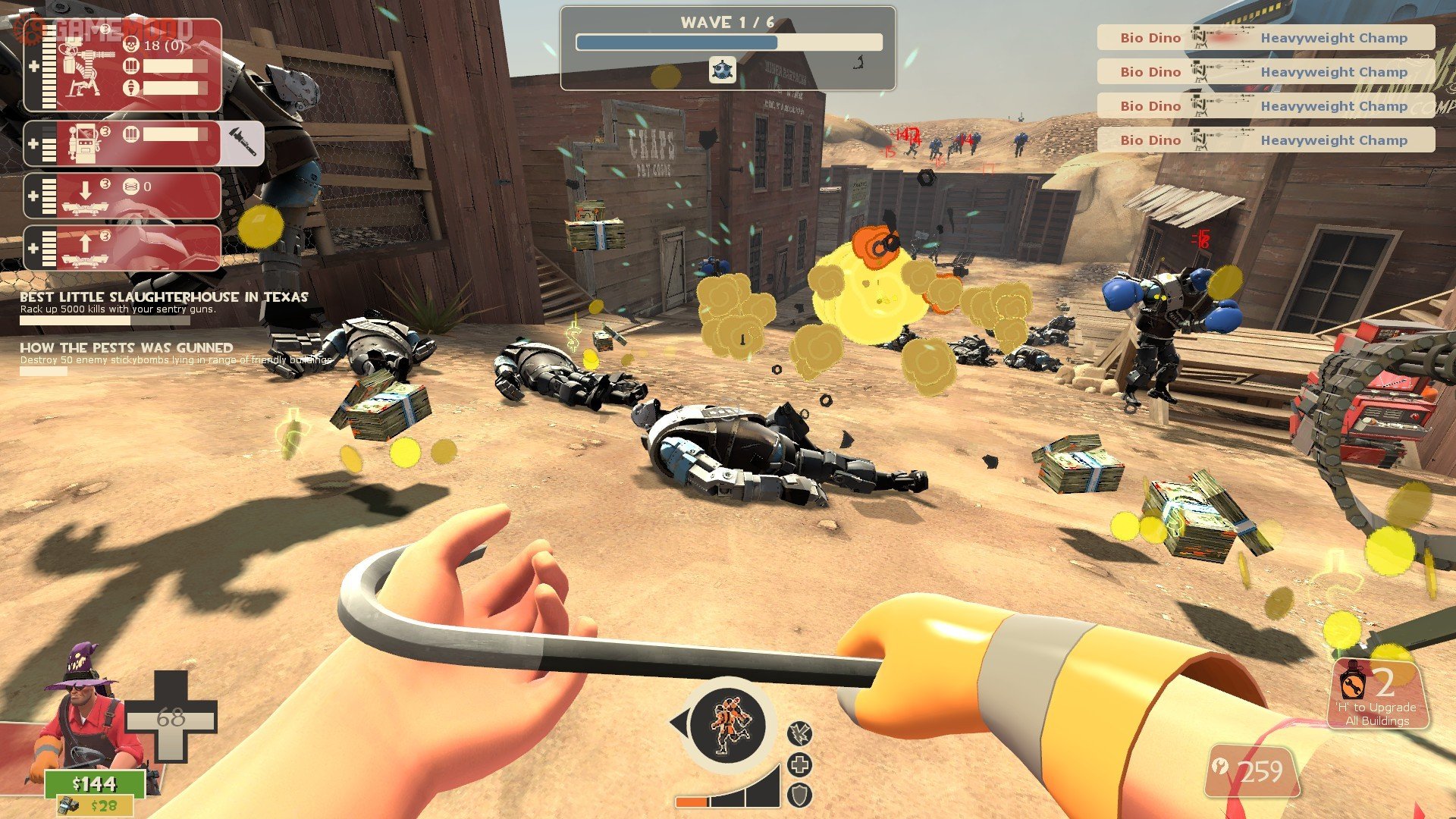Screen dimensions: 1456x819
Task: Select the small plus-sign icon at bottom center
Action: point(799,764)
